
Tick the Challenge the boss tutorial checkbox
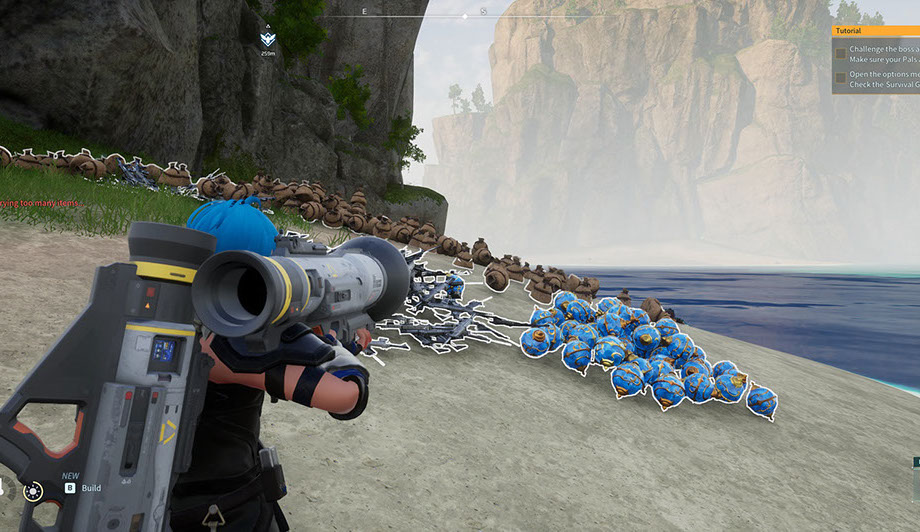(841, 53)
